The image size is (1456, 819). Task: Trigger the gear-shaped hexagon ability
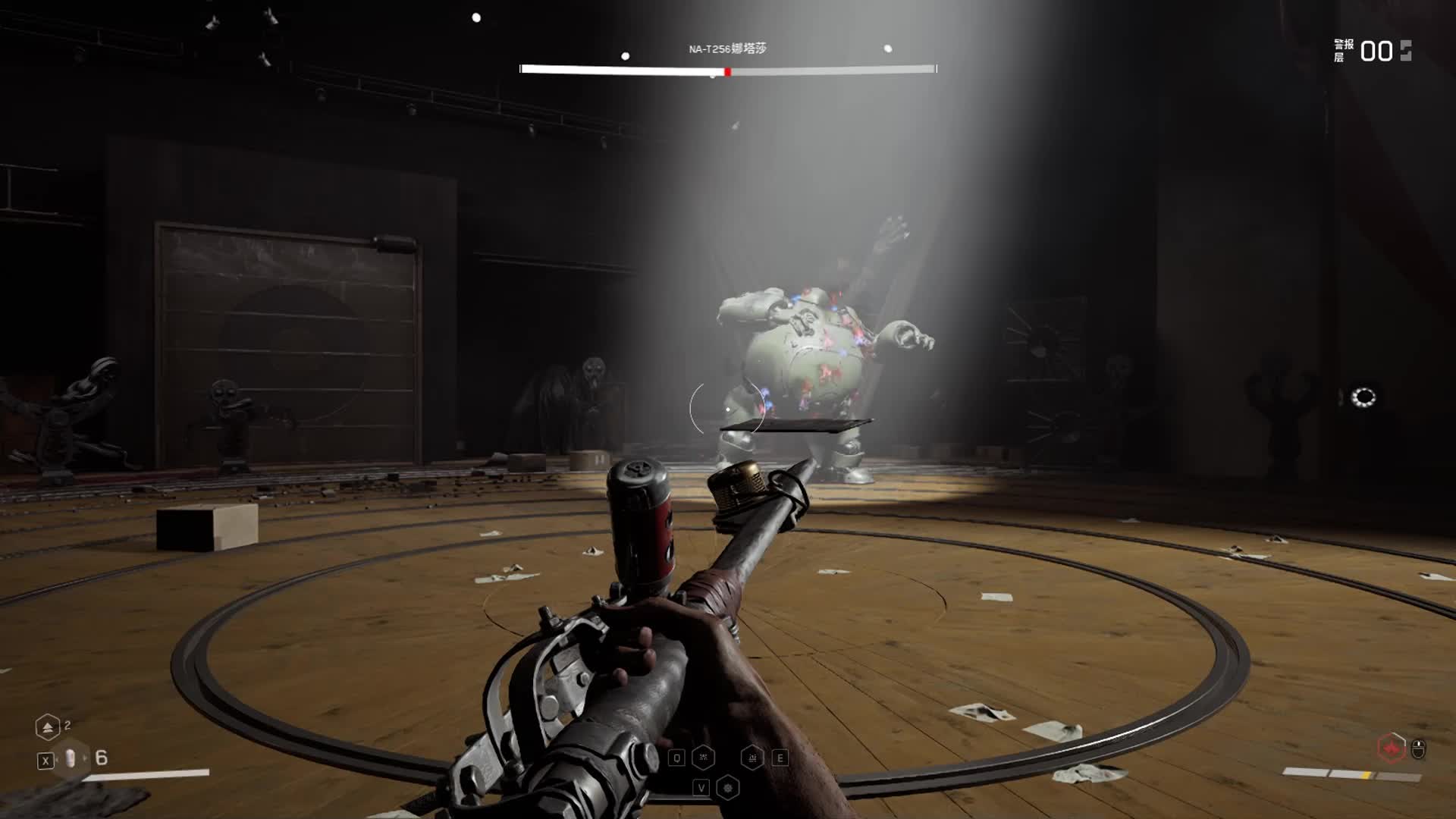coord(727,788)
